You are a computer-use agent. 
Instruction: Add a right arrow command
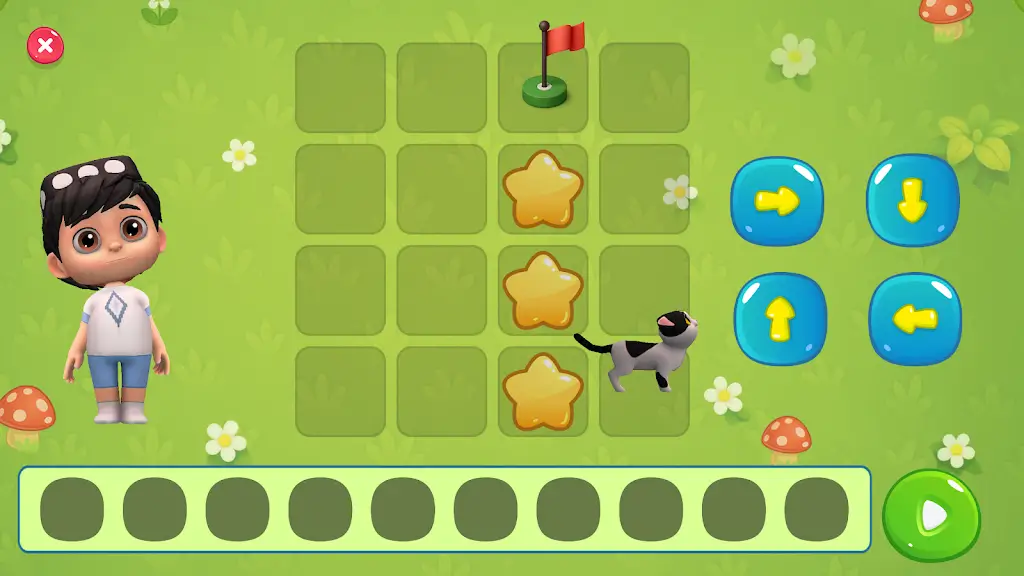(777, 201)
